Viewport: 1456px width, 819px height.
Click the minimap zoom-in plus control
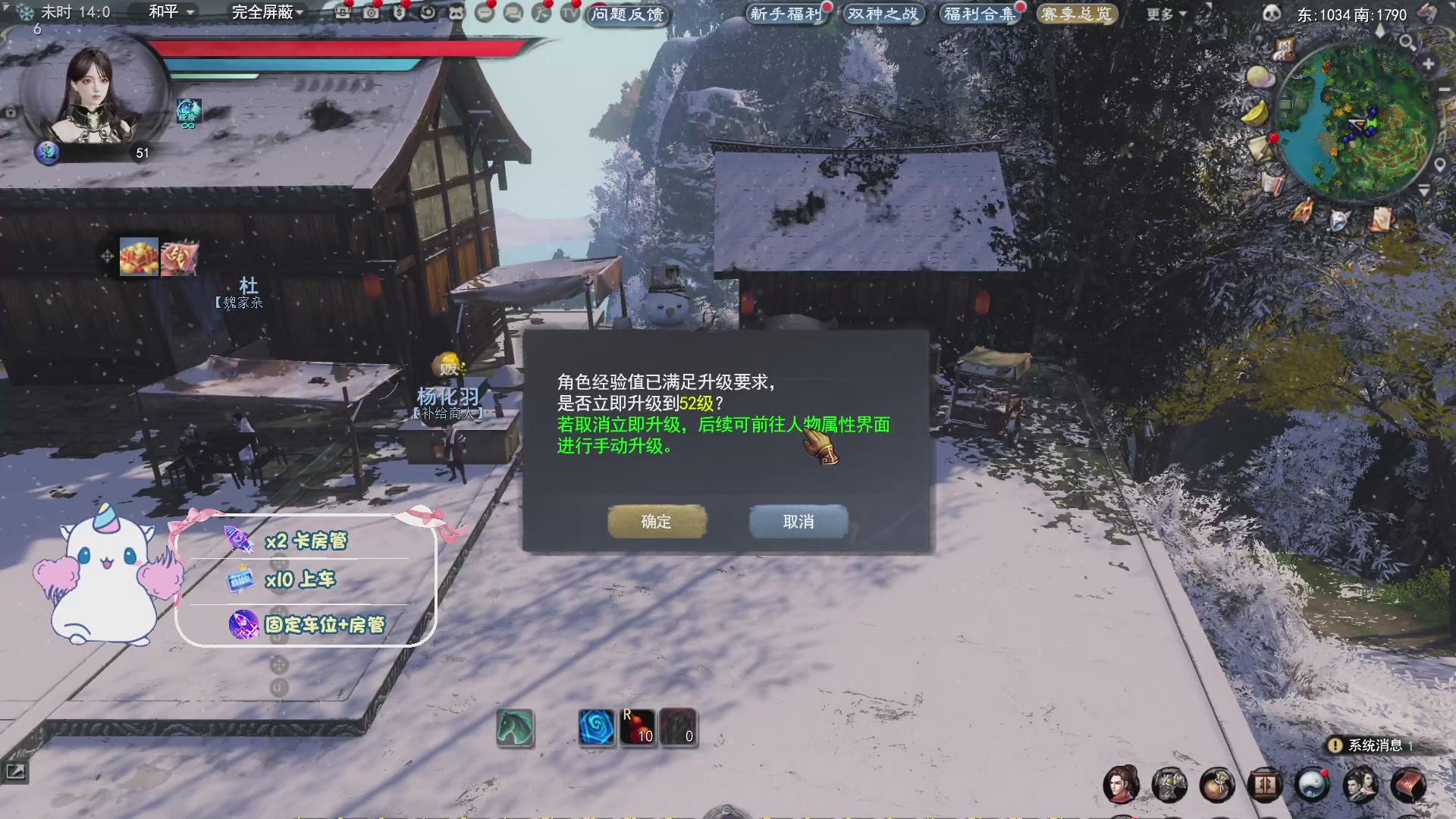point(1429,62)
